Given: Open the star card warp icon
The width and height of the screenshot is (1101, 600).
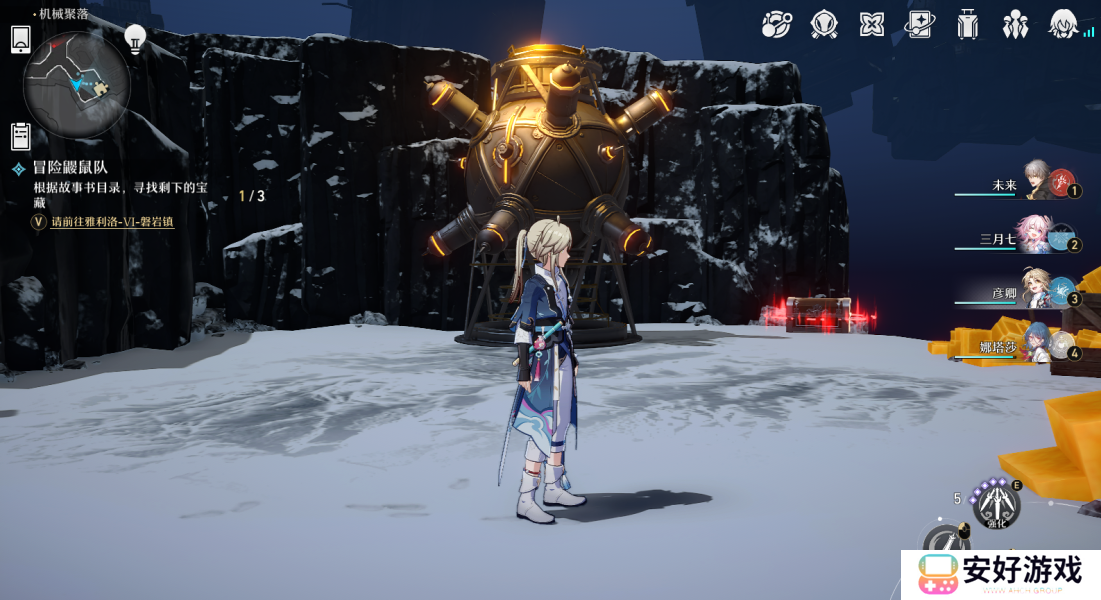Looking at the screenshot, I should [919, 24].
